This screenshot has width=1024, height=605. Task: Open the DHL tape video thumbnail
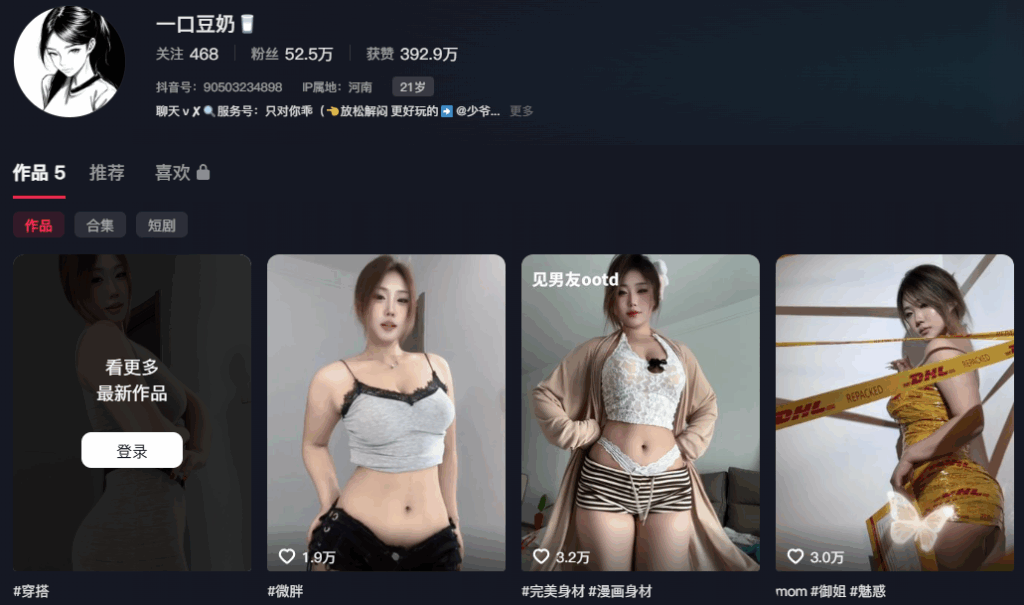point(894,412)
